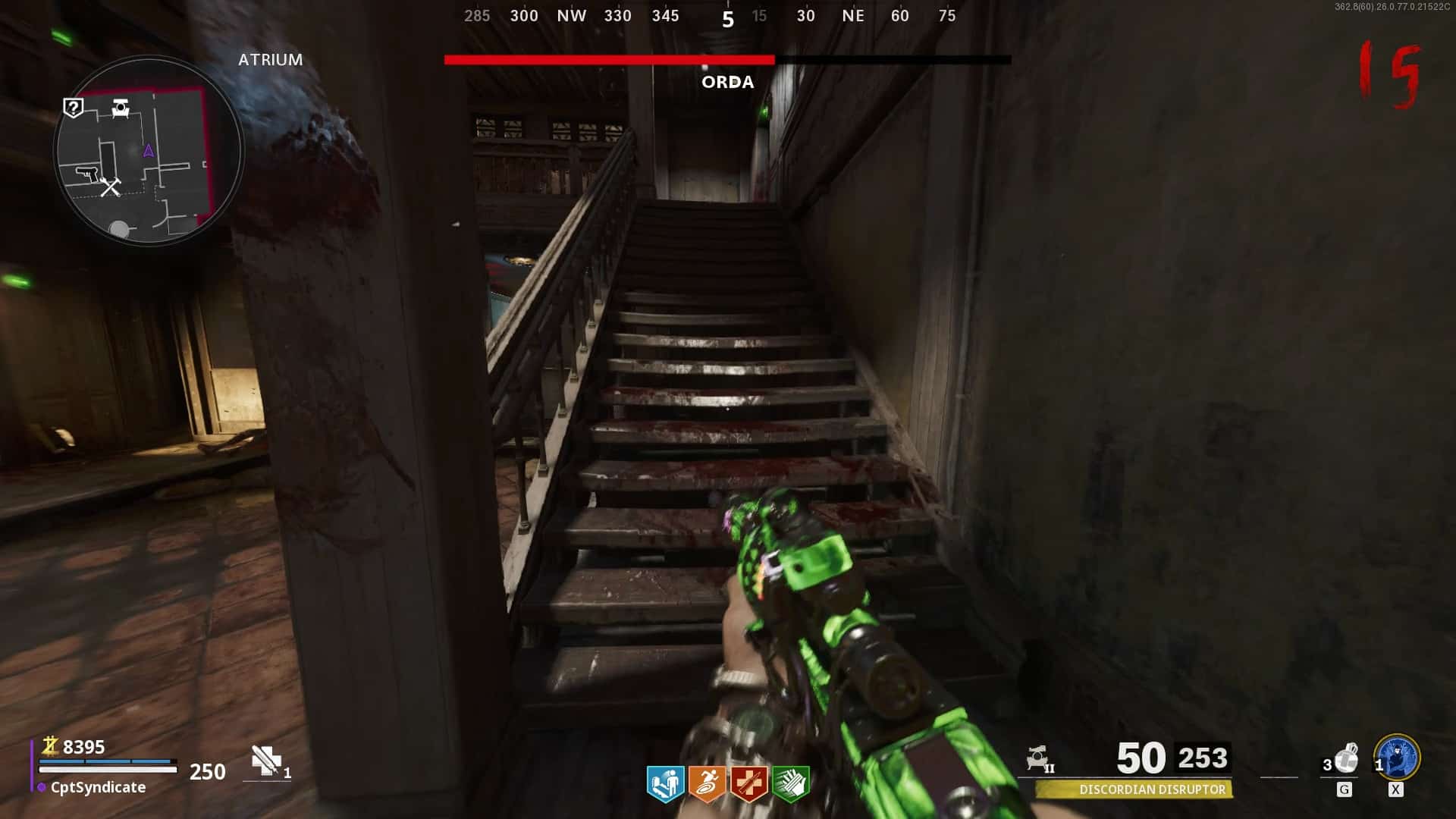1456x819 pixels.
Task: Click the Pack-a-Punch tier II weapon icon
Action: (1039, 758)
